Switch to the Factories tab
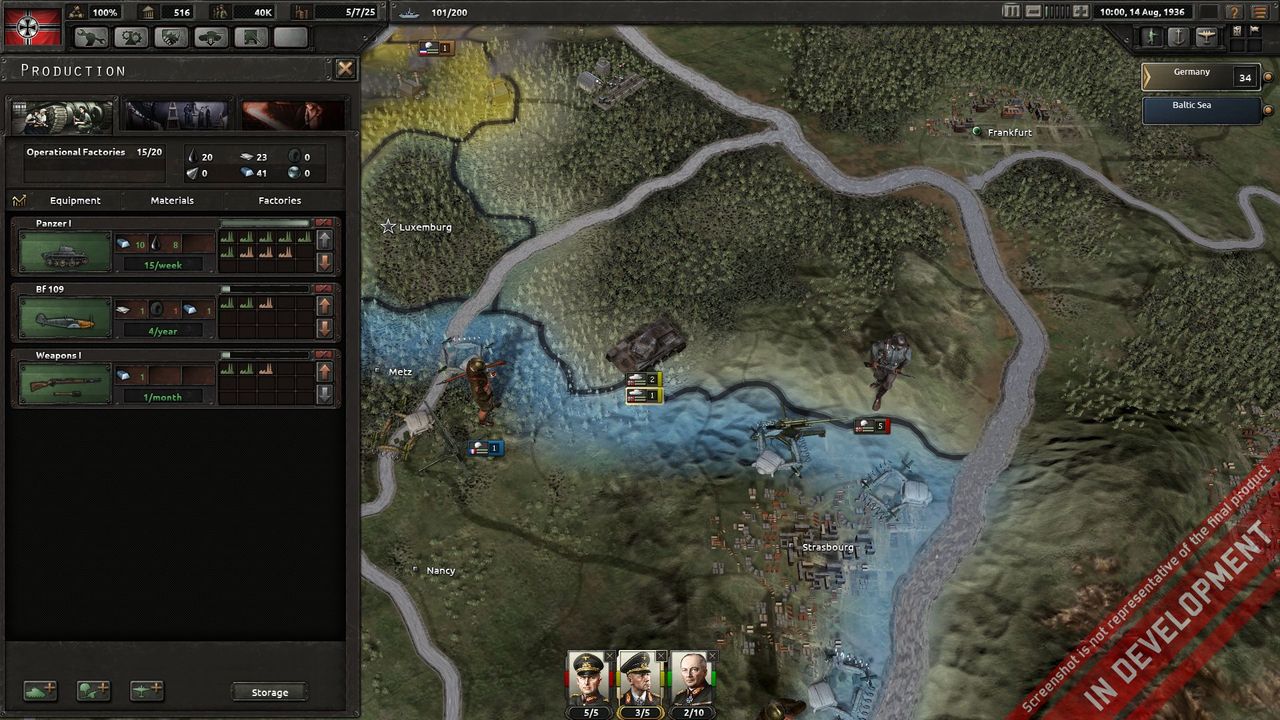Viewport: 1280px width, 720px height. tap(280, 200)
